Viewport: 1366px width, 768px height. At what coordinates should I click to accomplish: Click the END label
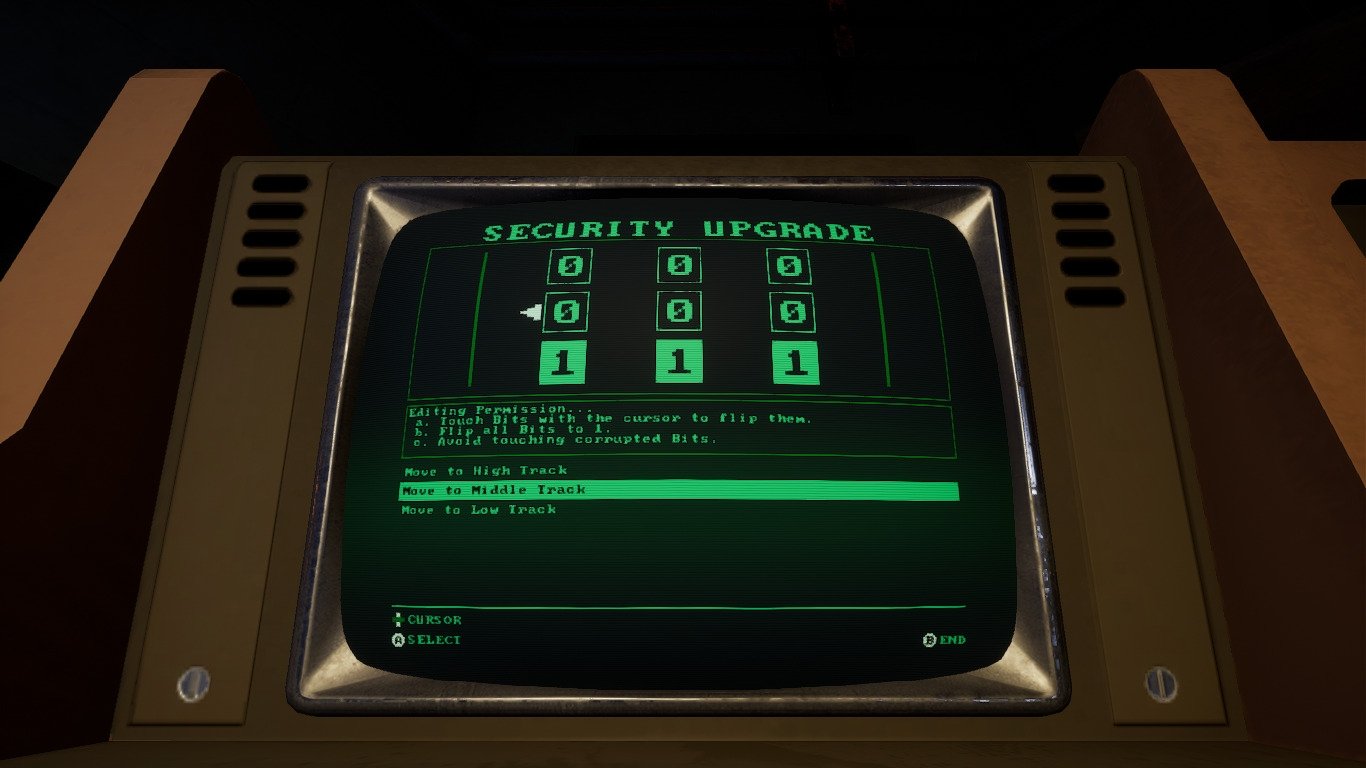coord(953,638)
